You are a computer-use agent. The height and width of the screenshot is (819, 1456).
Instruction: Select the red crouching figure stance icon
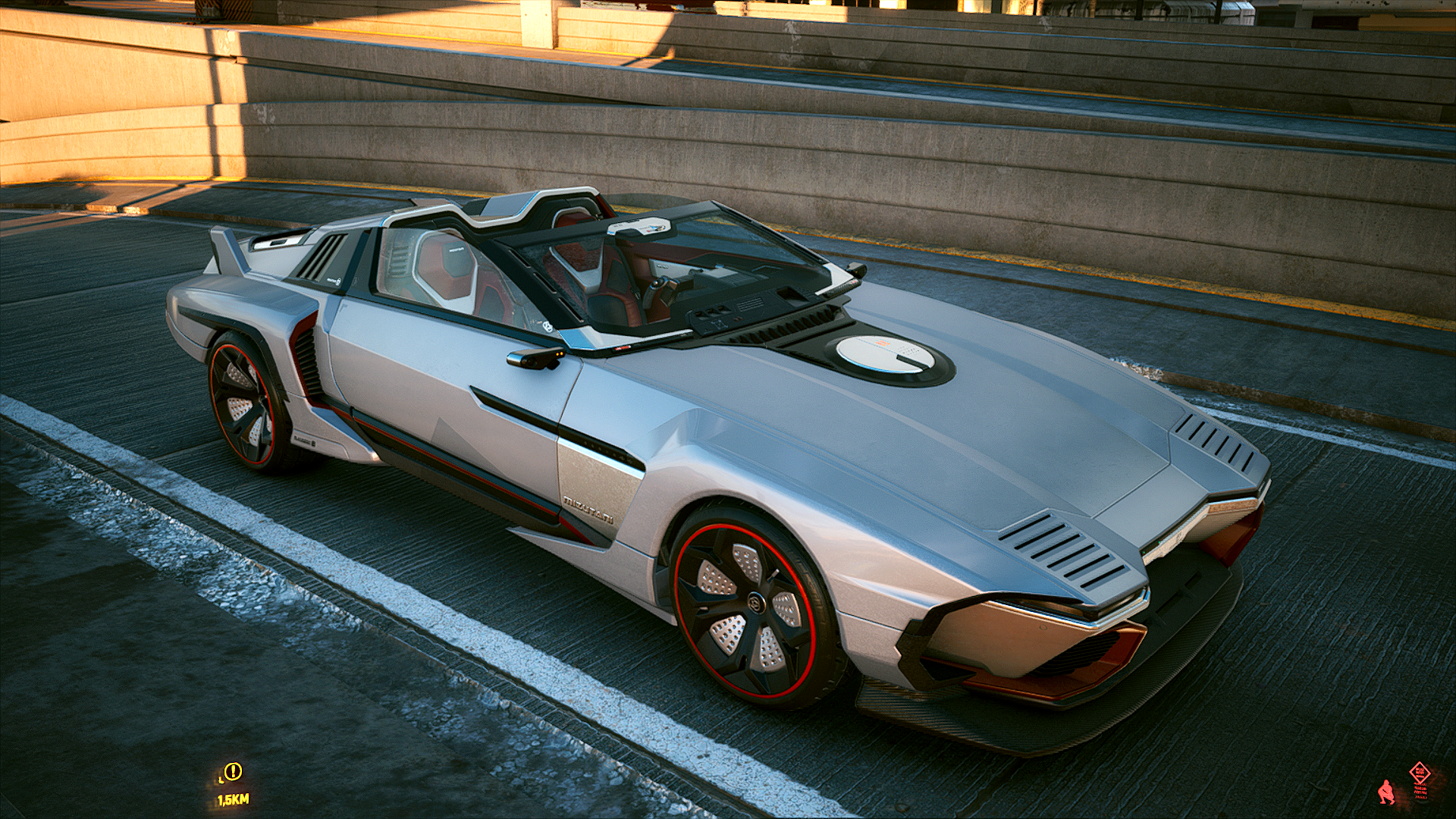pyautogui.click(x=1386, y=792)
